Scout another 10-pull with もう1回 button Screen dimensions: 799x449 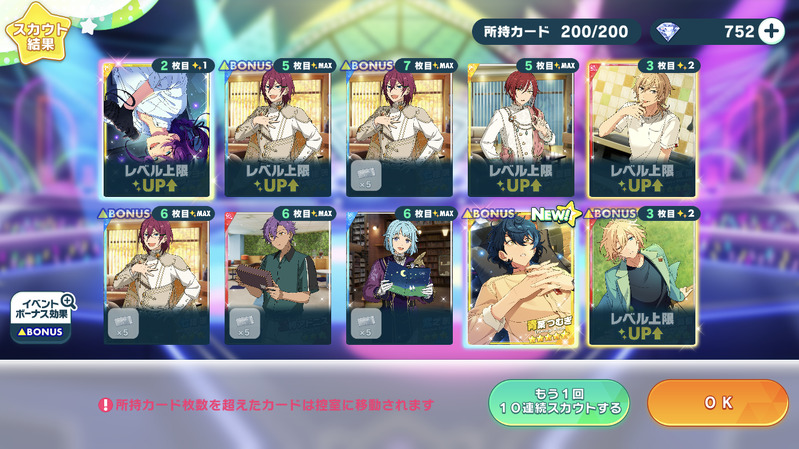(558, 403)
